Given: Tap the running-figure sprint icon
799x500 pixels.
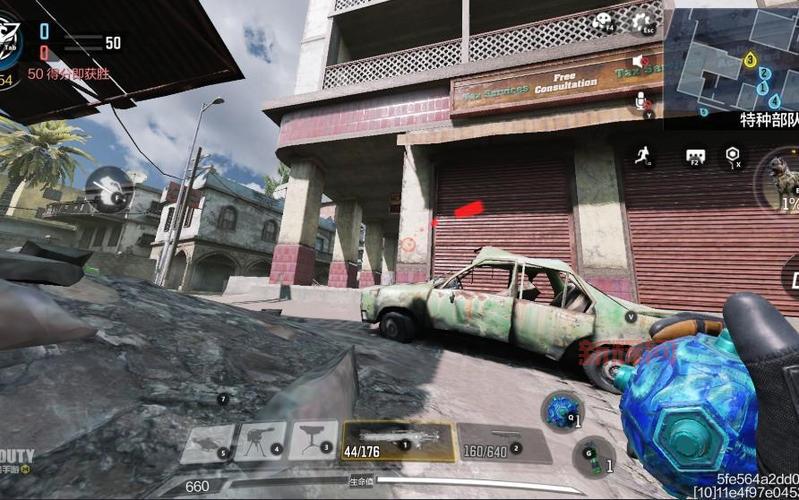Looking at the screenshot, I should tap(643, 155).
